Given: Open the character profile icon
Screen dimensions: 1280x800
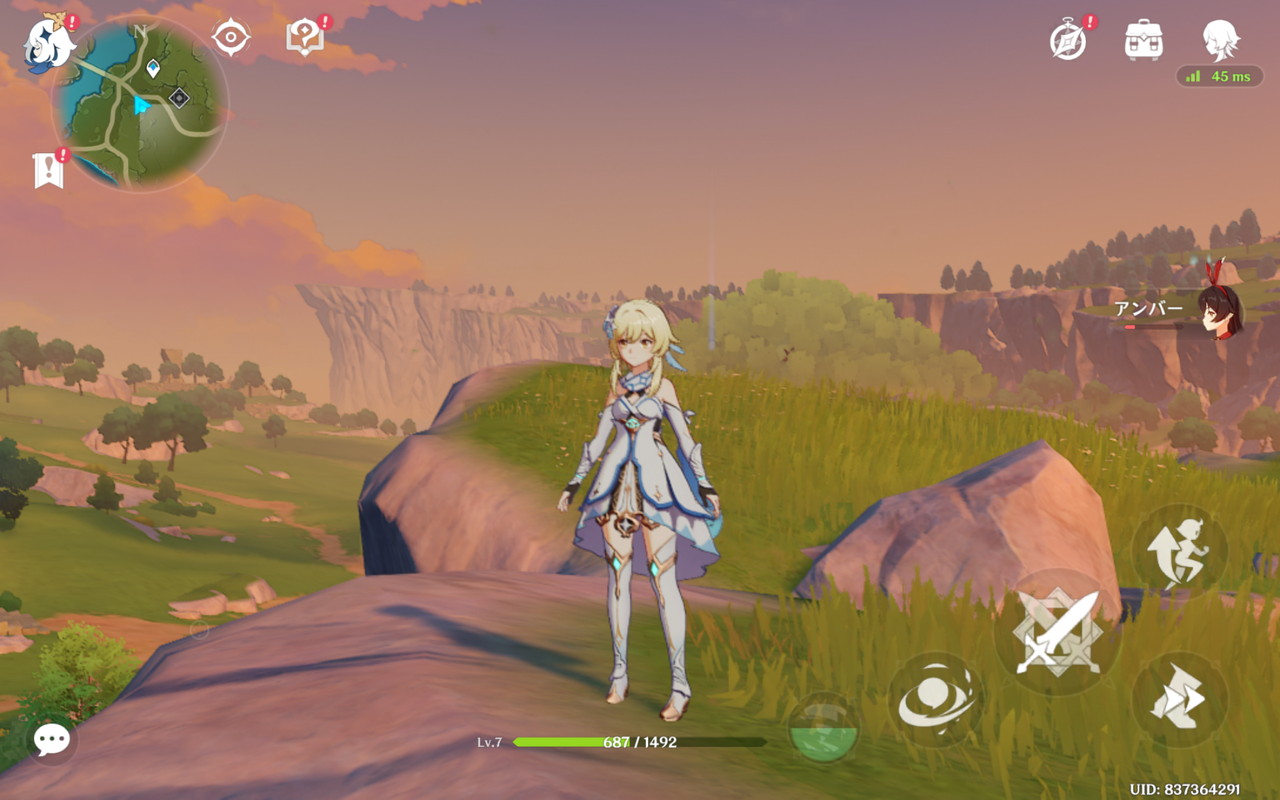Looking at the screenshot, I should (1220, 40).
